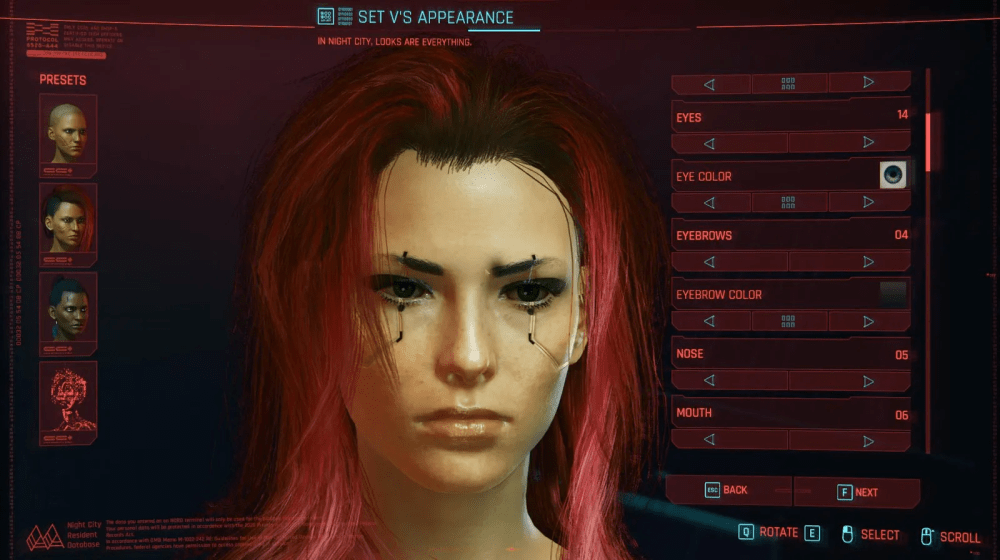The image size is (1000, 560).
Task: Click the Back button
Action: coord(728,490)
